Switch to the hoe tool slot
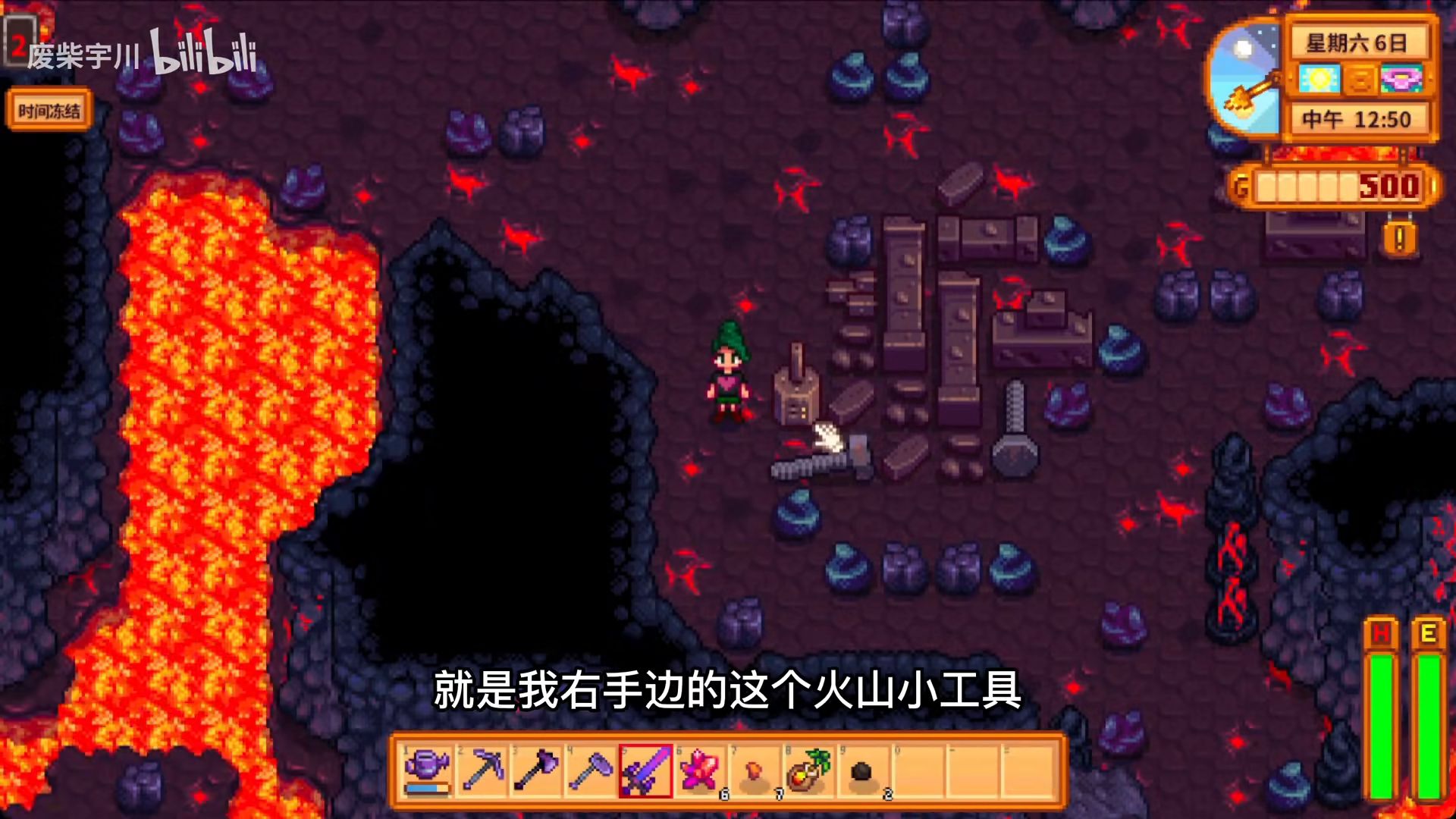Screen dimensions: 1456x819 point(591,770)
